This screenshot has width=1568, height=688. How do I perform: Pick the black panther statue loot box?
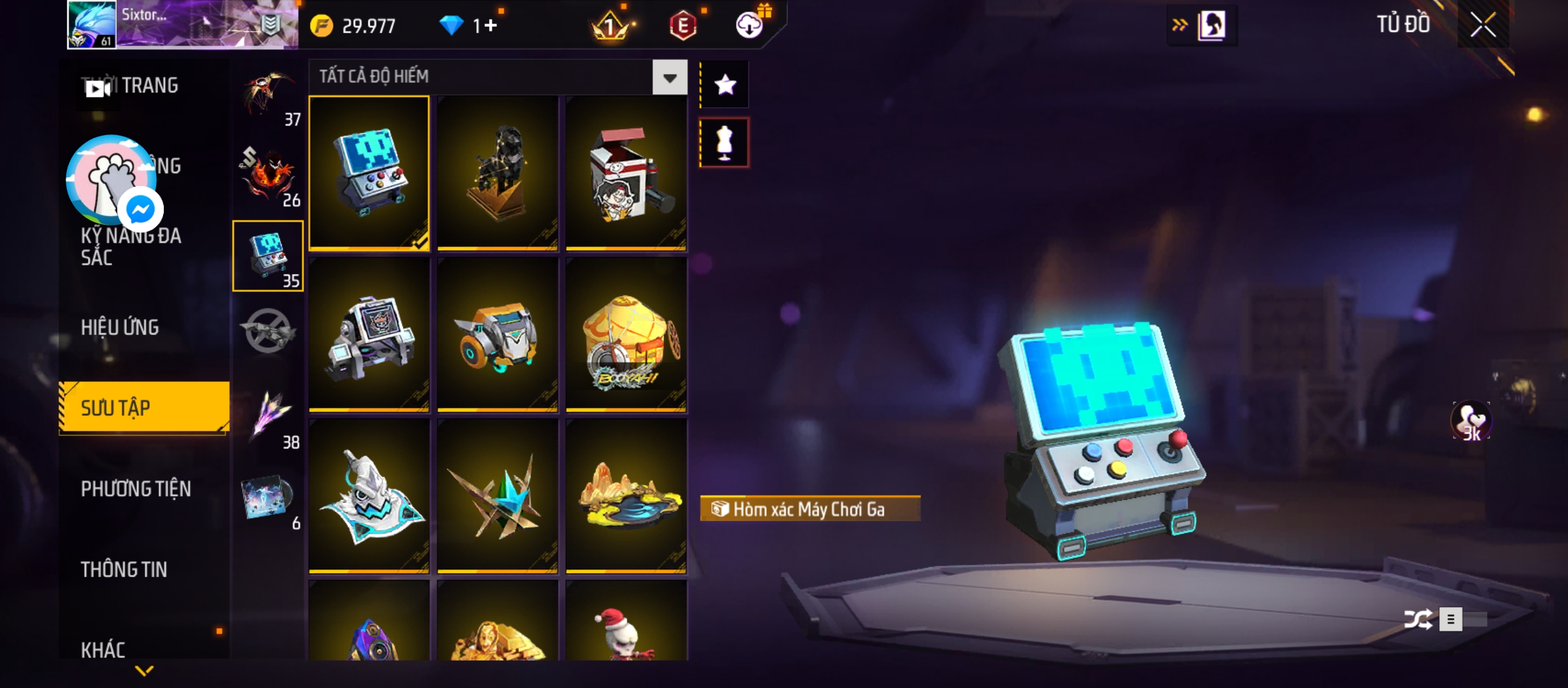point(498,172)
